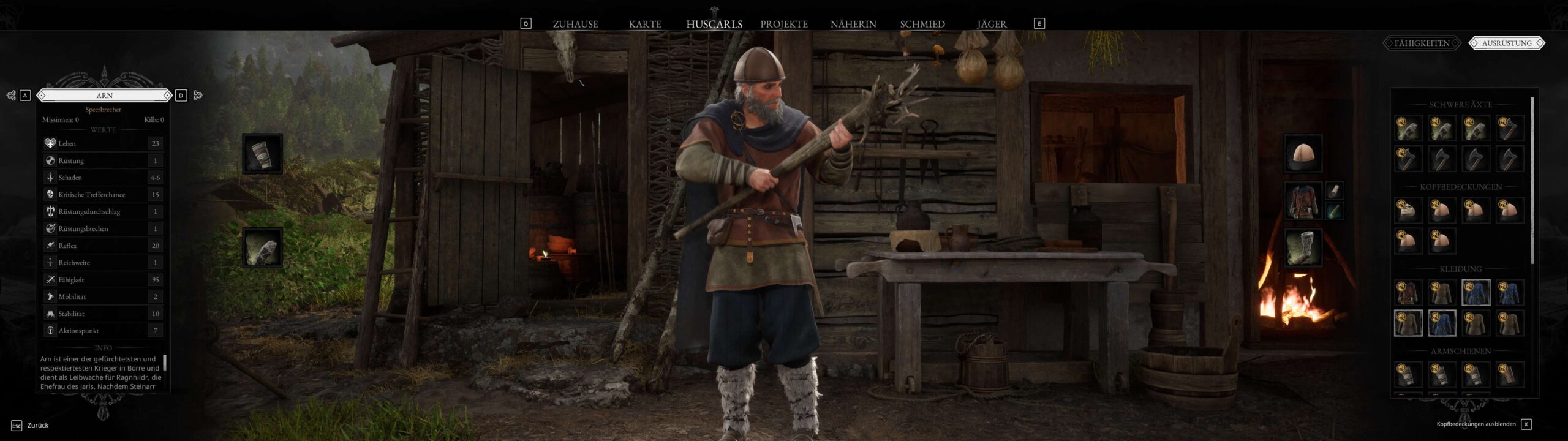
Task: Choose the first bracer under Armschienen
Action: click(x=1408, y=374)
